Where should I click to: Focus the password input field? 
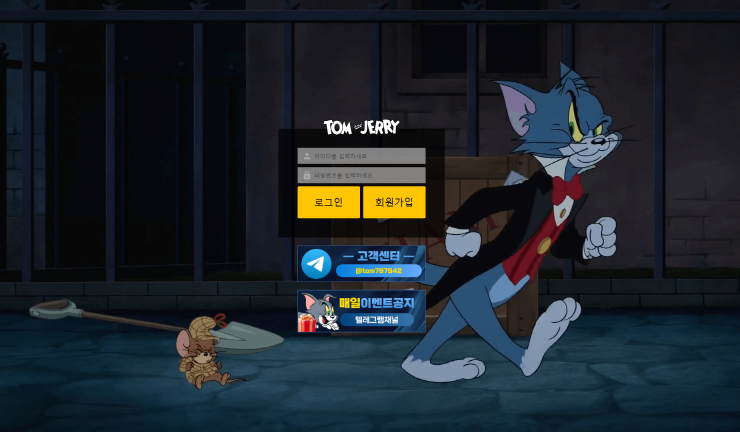coord(361,175)
